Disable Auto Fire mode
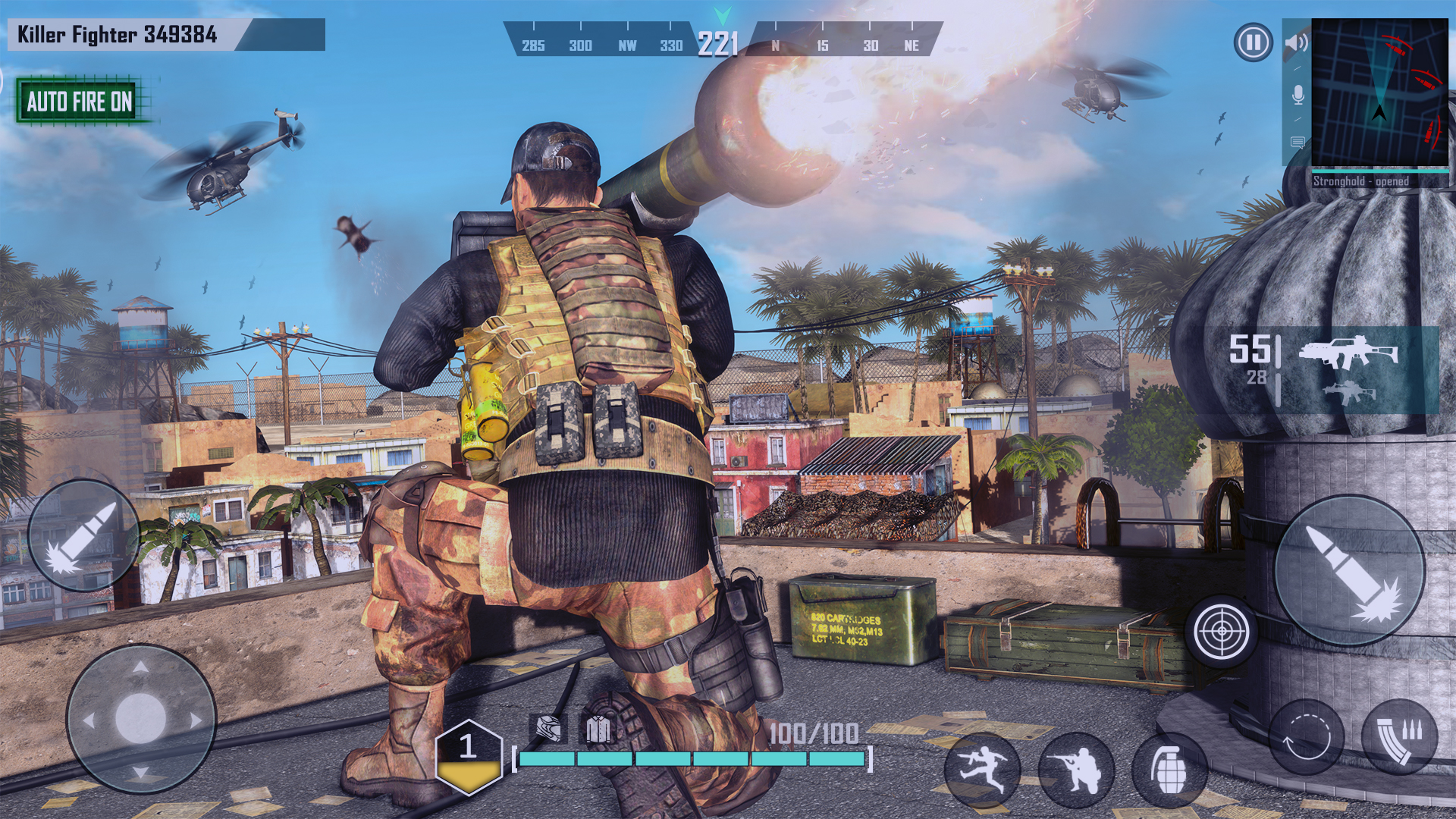1456x819 pixels. coord(79,102)
